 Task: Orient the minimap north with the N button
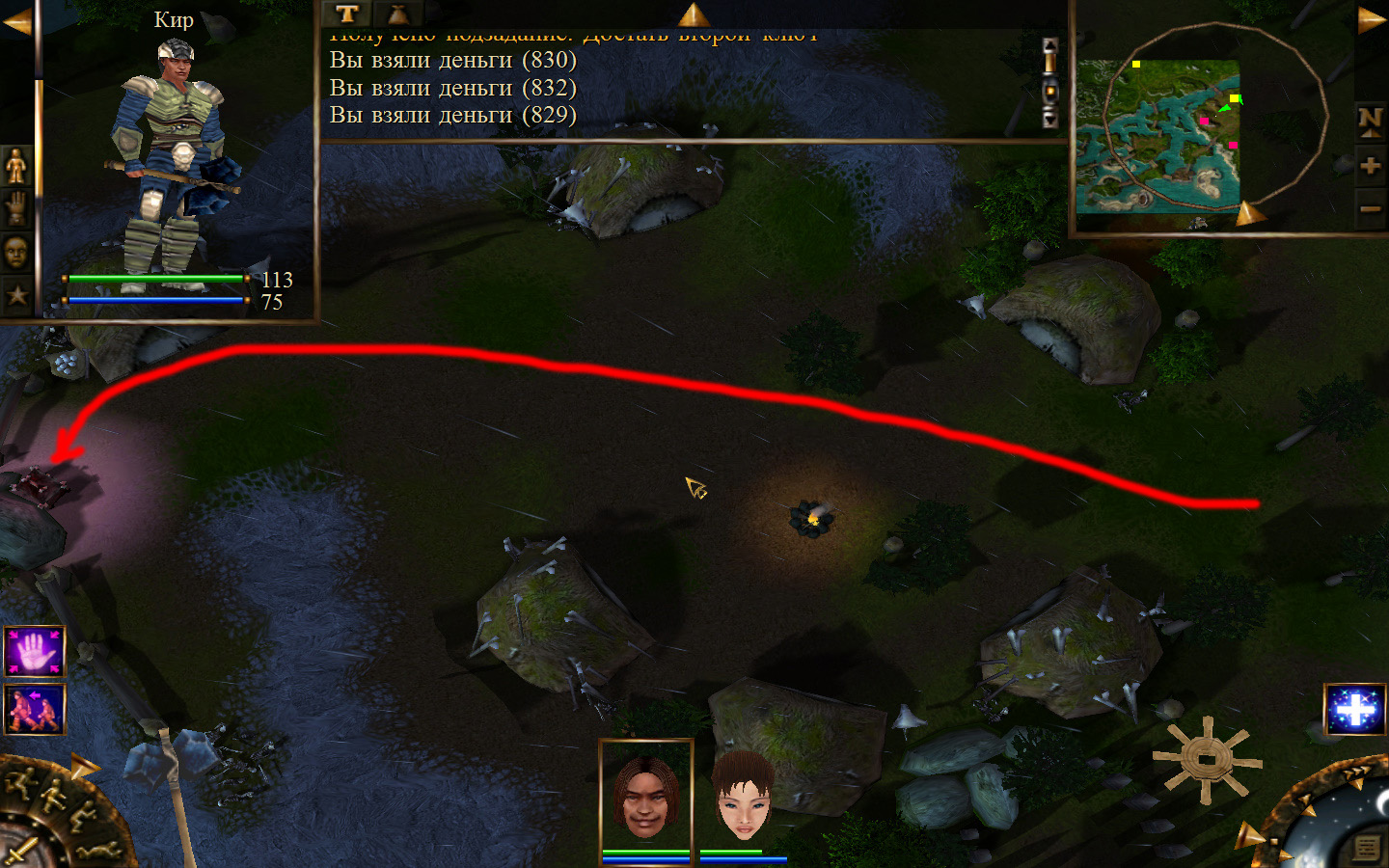click(1370, 120)
